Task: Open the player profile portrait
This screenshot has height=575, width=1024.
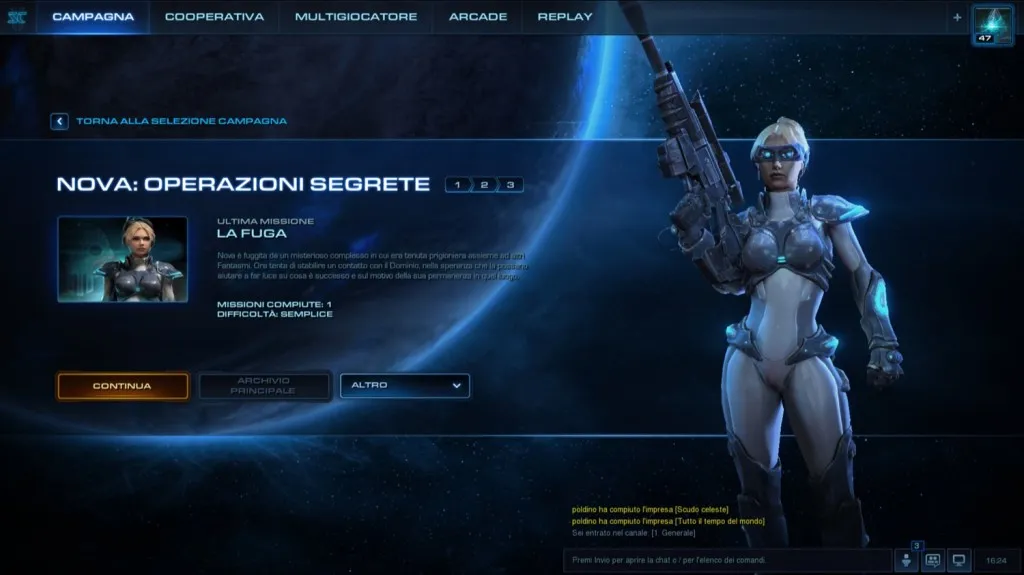Action: click(x=993, y=23)
